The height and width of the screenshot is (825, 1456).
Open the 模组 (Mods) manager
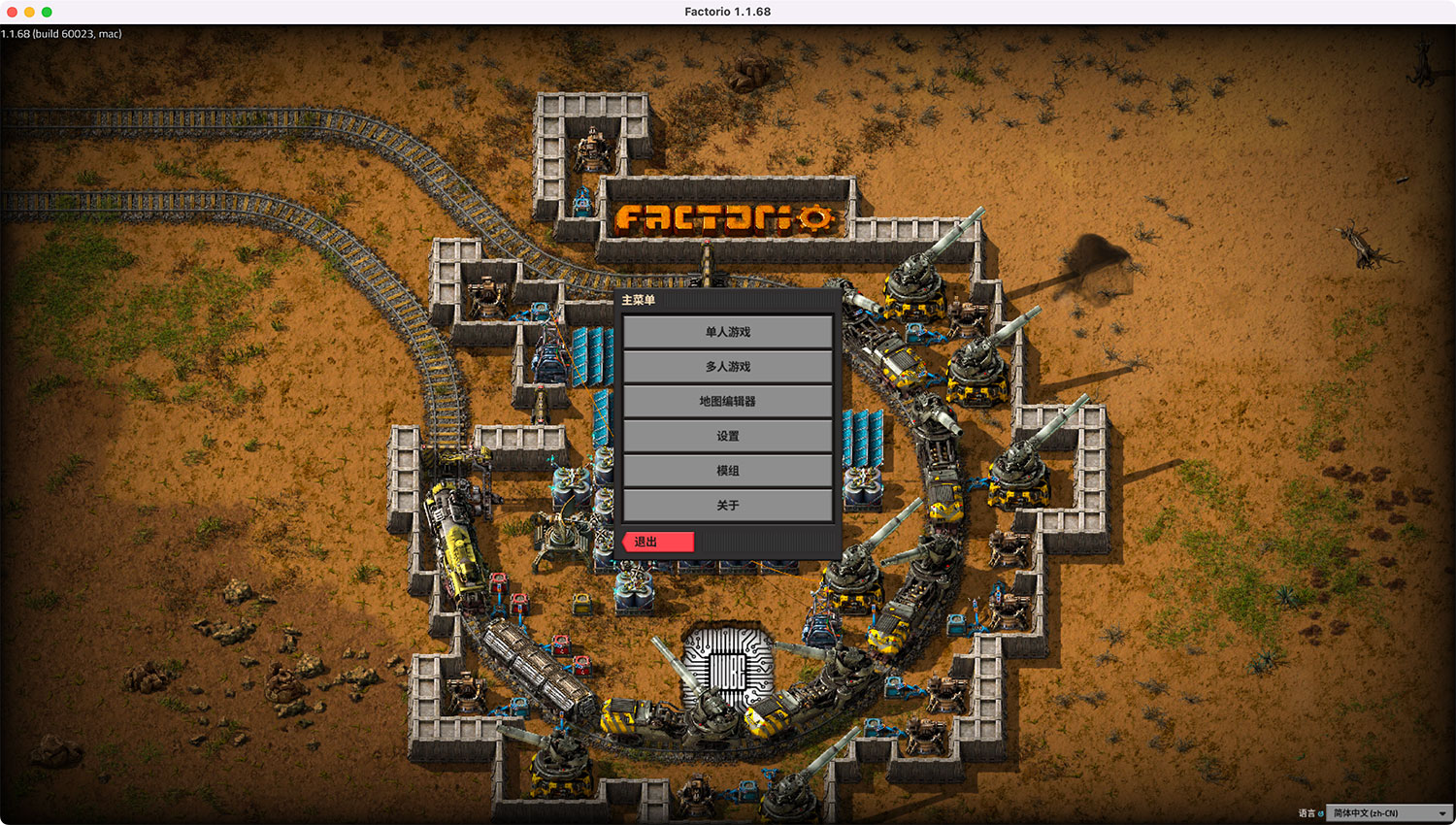point(727,471)
